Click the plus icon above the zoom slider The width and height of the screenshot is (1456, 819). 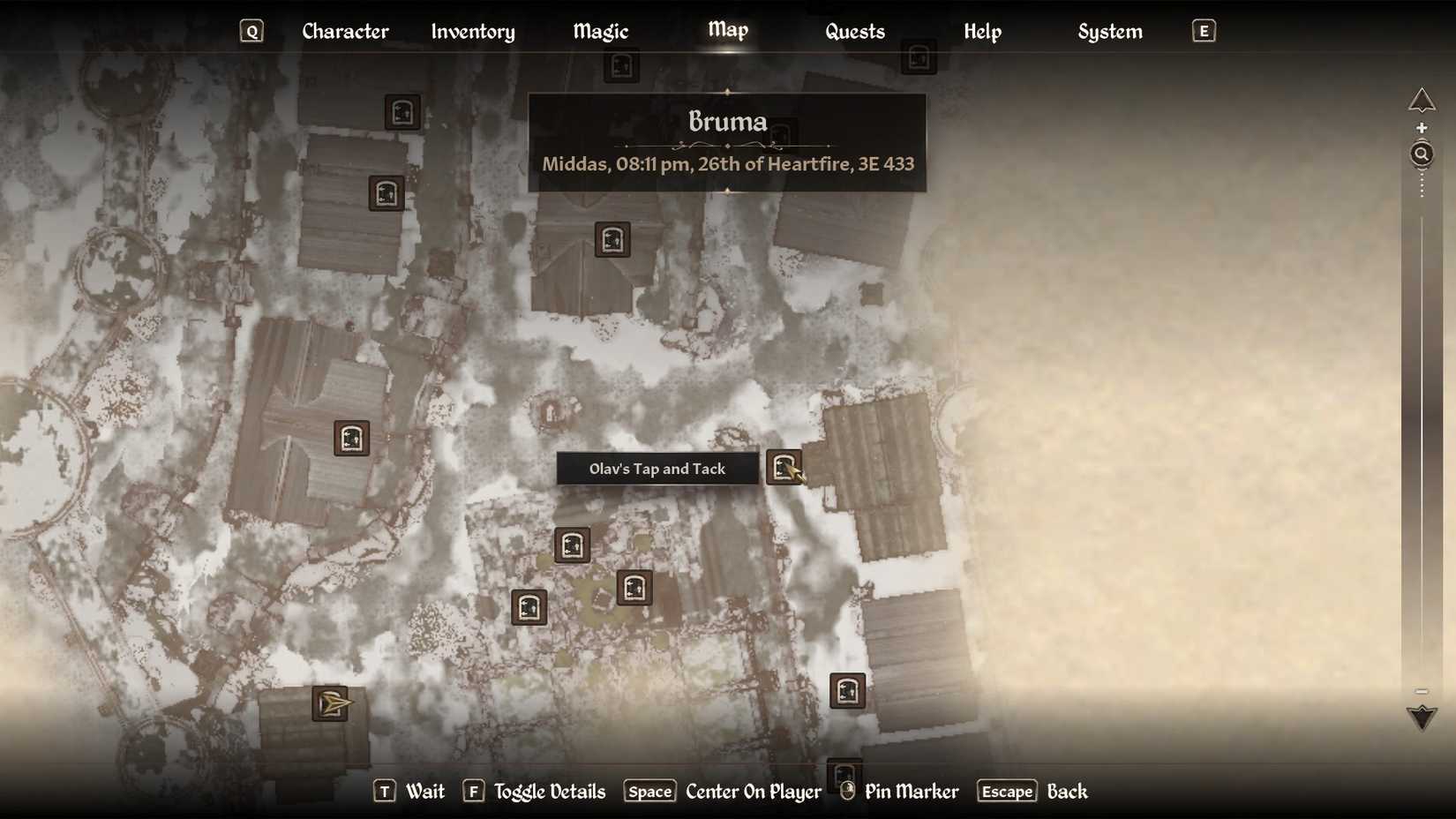[x=1422, y=127]
